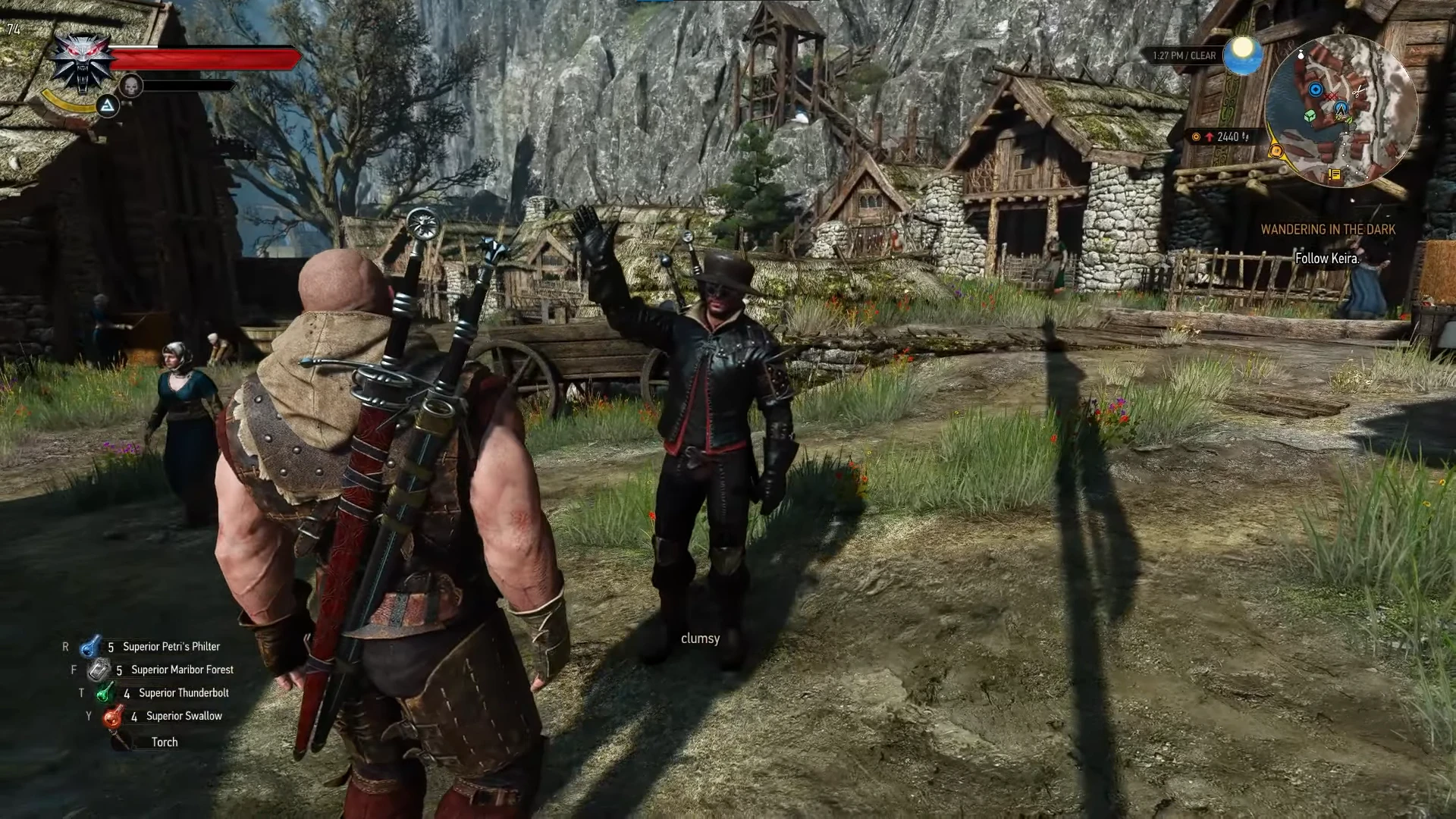This screenshot has height=819, width=1456.
Task: Expand the red crossed-swords marker on the minimap
Action: pos(1331,96)
